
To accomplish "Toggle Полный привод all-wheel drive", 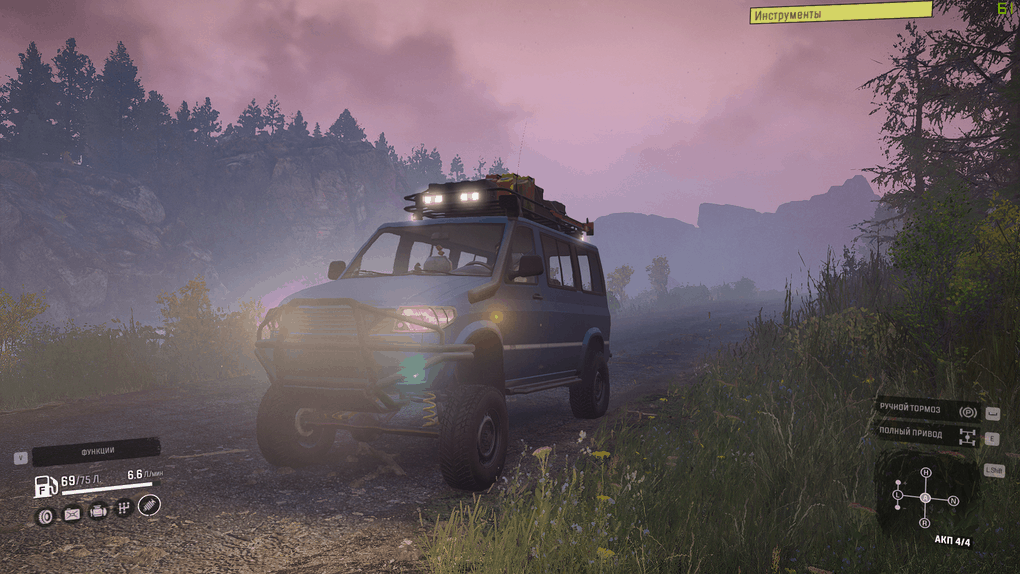I will pyautogui.click(x=927, y=434).
